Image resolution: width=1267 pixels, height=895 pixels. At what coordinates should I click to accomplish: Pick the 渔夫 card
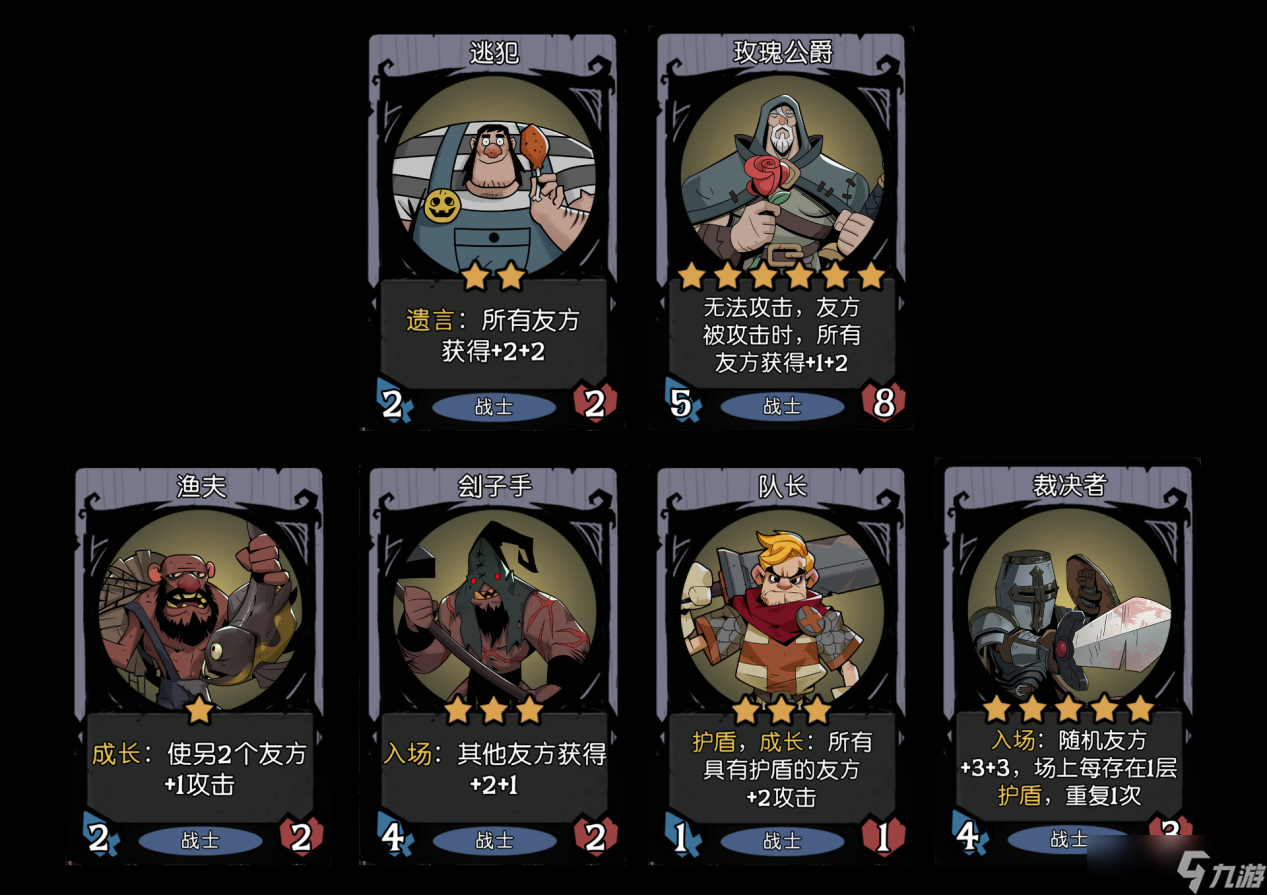(x=200, y=665)
